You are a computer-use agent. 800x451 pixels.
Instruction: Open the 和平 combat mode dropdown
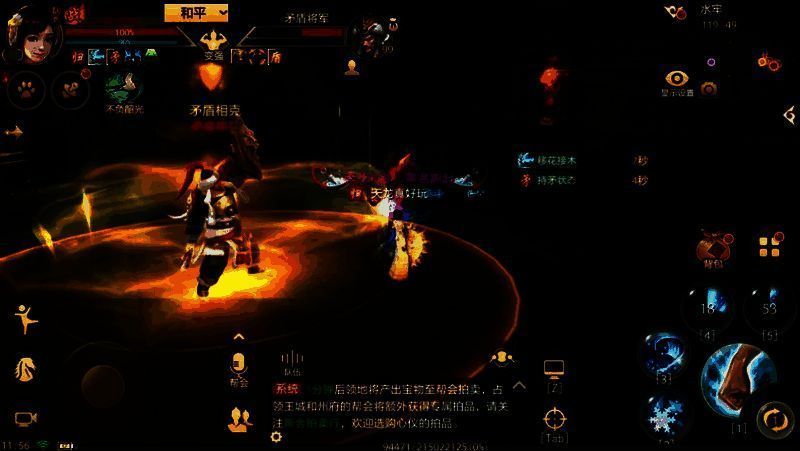pos(197,12)
